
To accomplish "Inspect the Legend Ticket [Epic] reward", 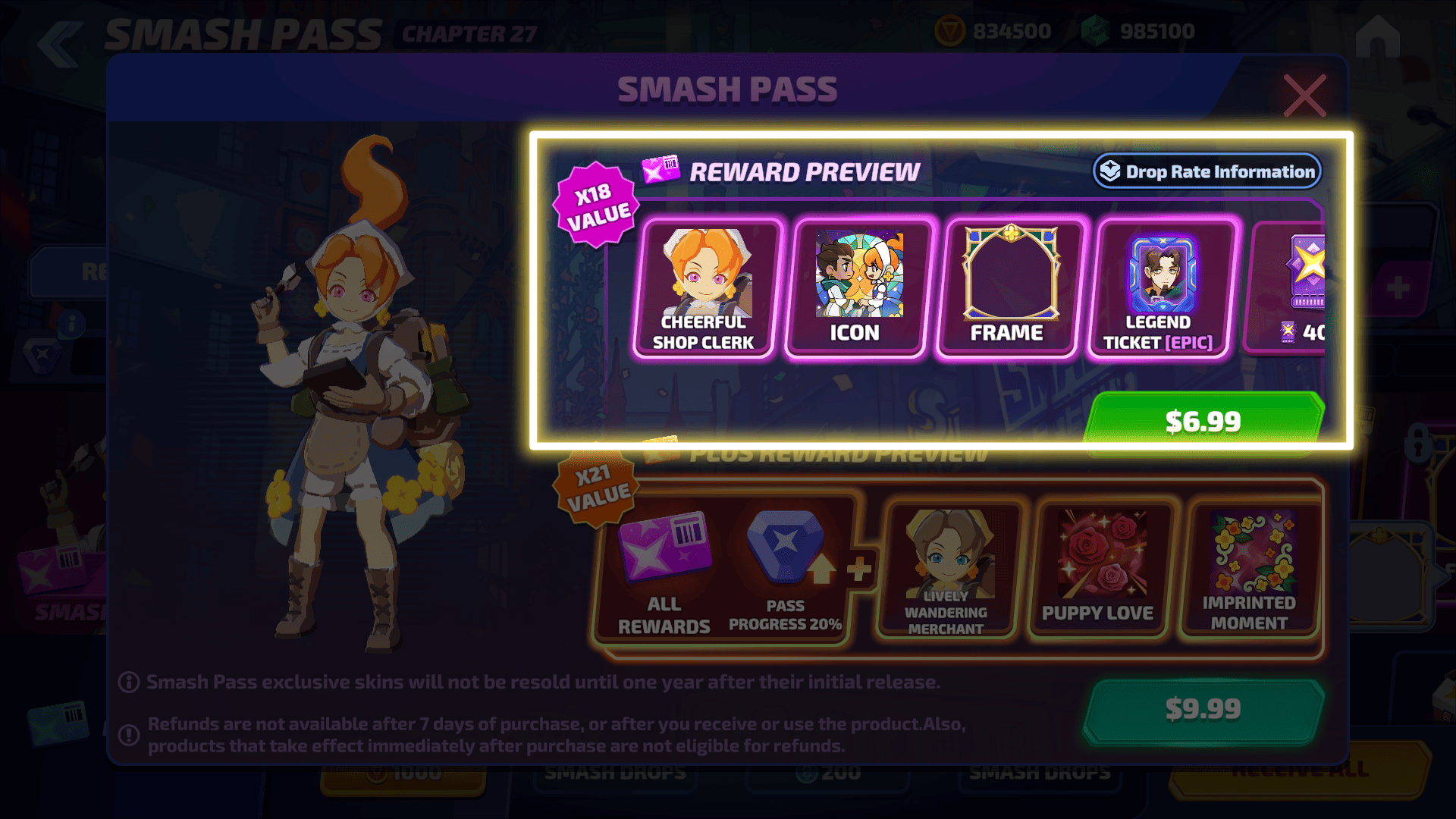I will pyautogui.click(x=1160, y=289).
